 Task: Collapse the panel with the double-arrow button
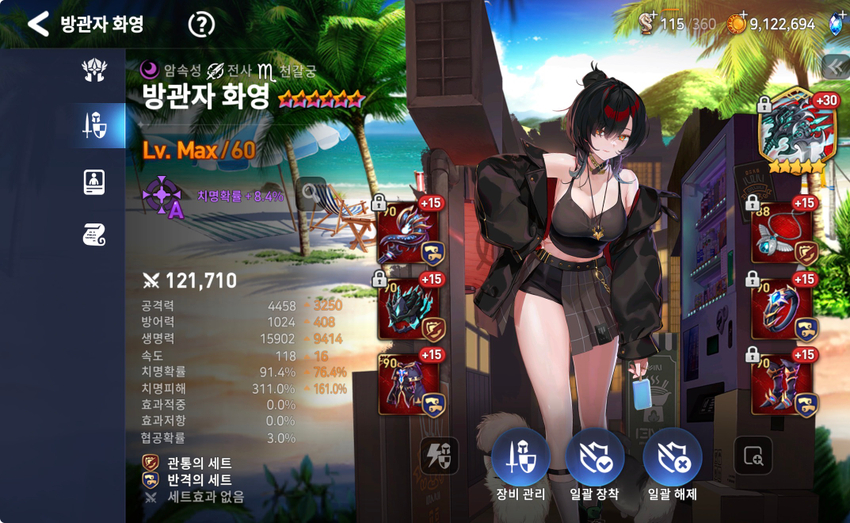(x=834, y=66)
